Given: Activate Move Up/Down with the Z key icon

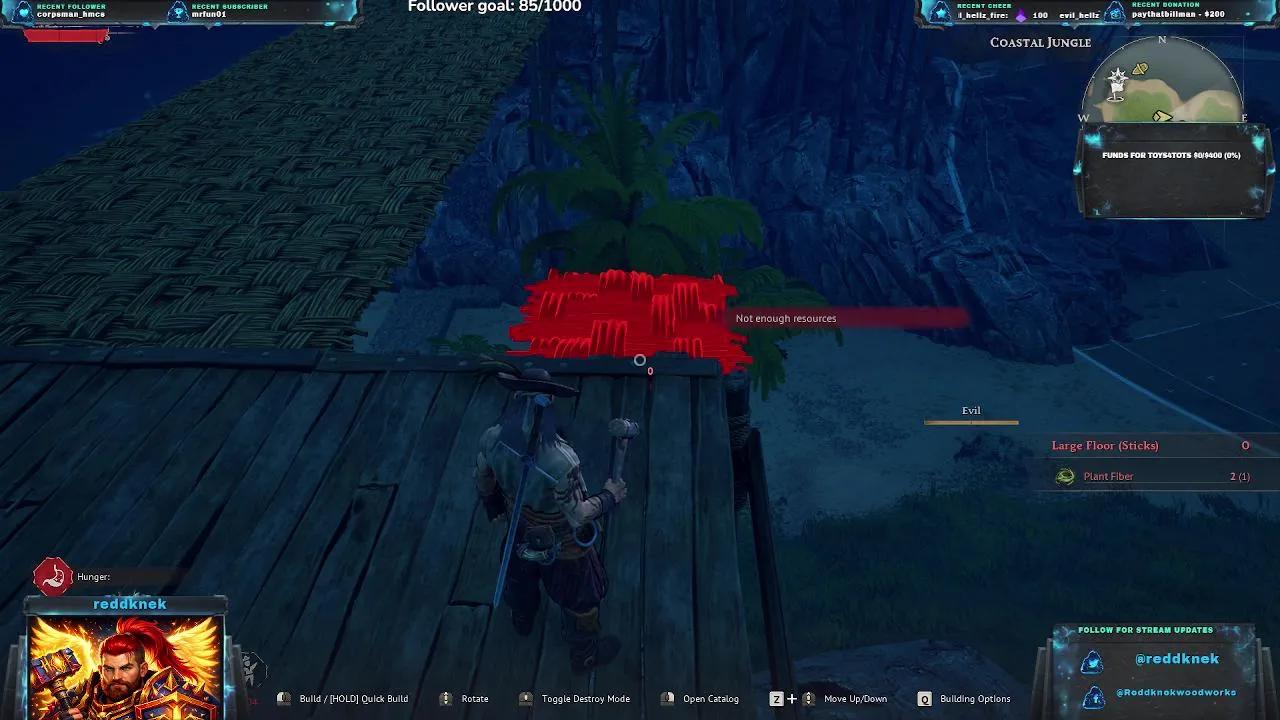Looking at the screenshot, I should tap(777, 698).
